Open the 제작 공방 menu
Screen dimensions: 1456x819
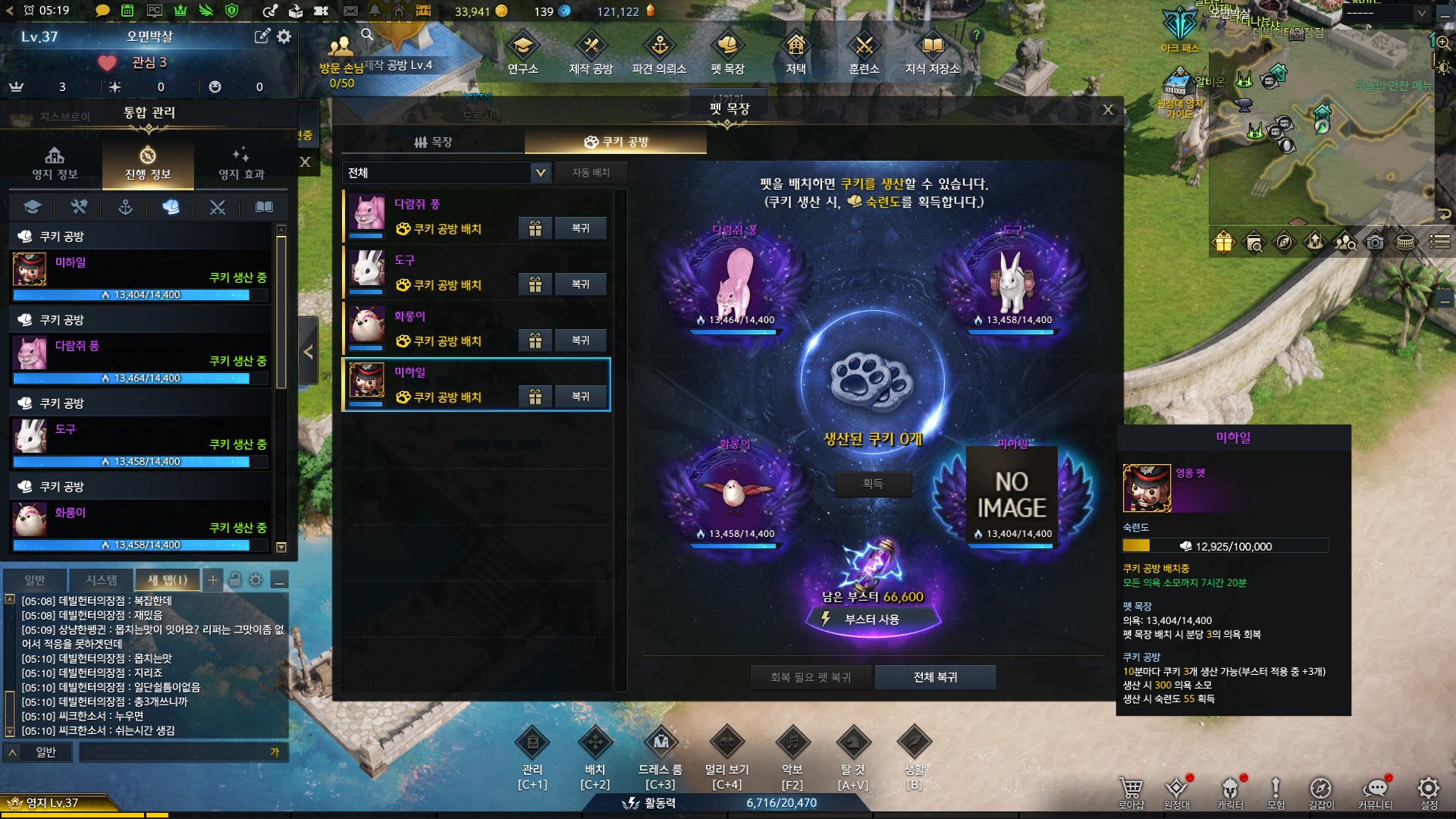pos(591,55)
